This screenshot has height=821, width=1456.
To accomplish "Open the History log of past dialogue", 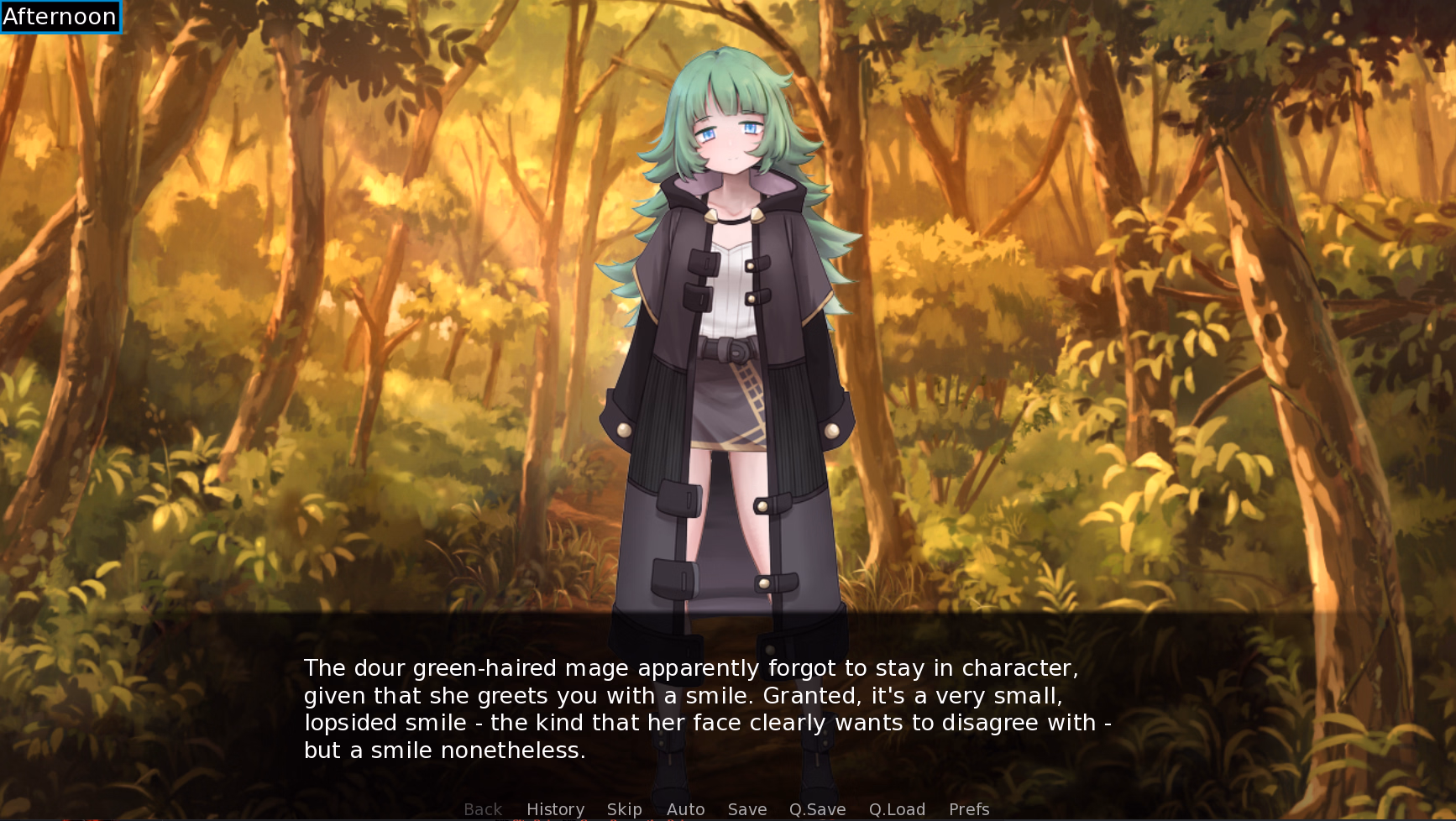I will 555,808.
